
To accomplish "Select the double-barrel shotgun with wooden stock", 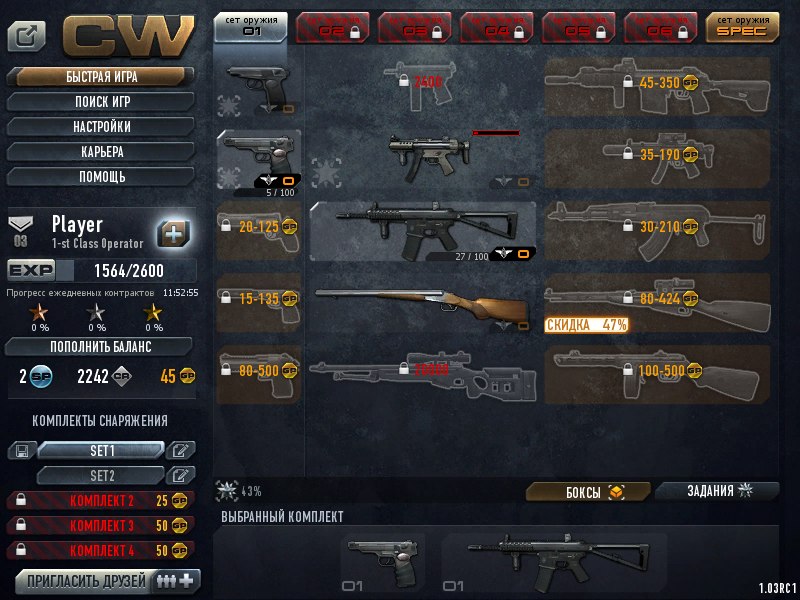I will [422, 305].
